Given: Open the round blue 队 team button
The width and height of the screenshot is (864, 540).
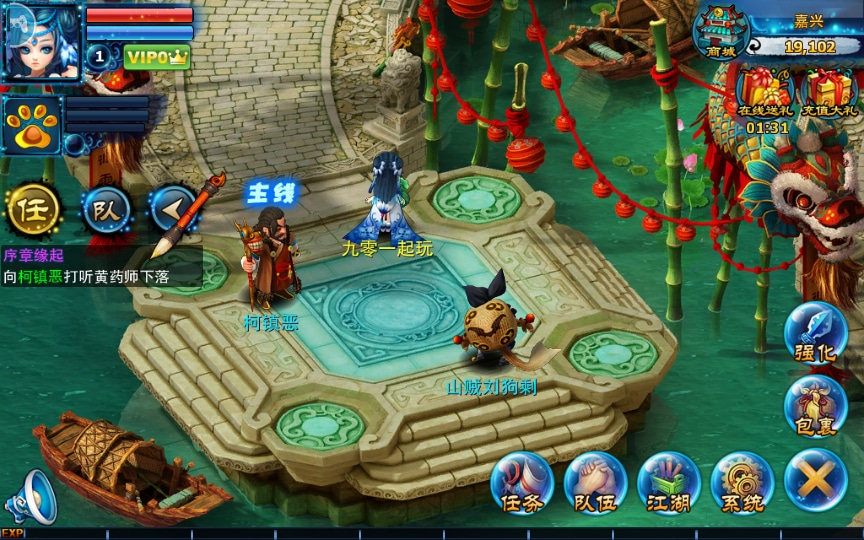Looking at the screenshot, I should [x=105, y=209].
